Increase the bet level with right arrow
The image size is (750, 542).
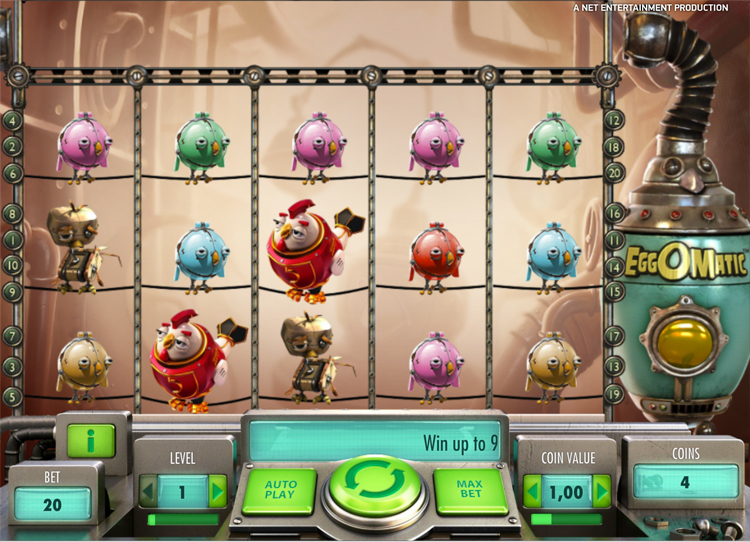click(x=217, y=491)
